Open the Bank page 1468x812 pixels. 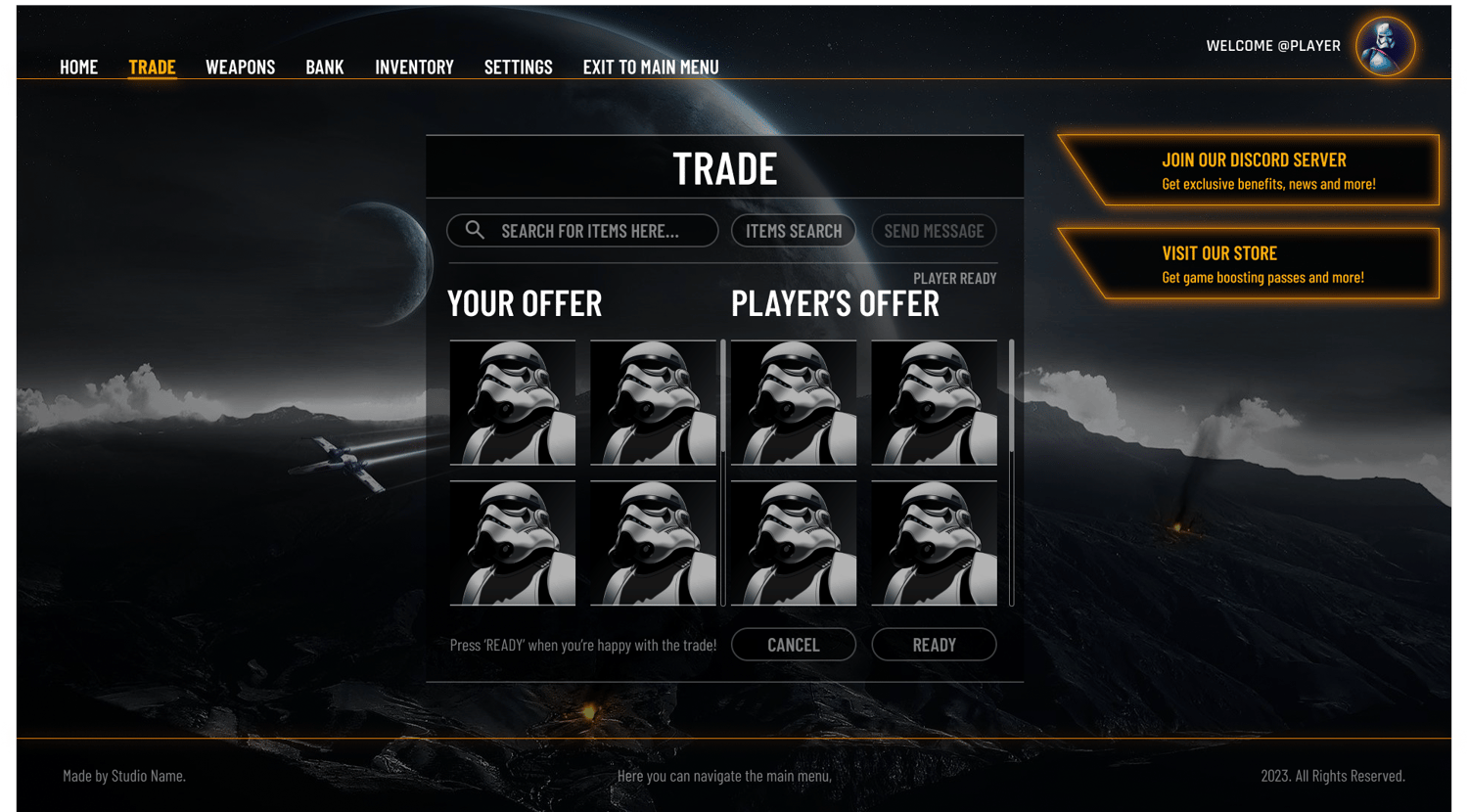tap(325, 68)
